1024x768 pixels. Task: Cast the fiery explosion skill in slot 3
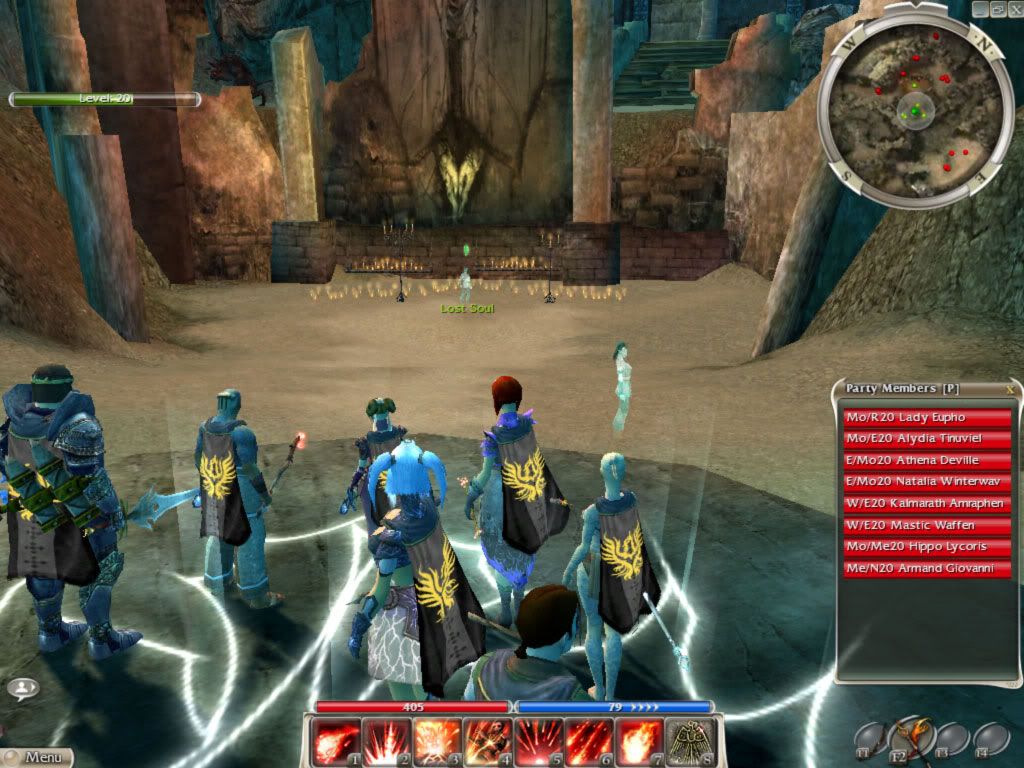pos(437,742)
